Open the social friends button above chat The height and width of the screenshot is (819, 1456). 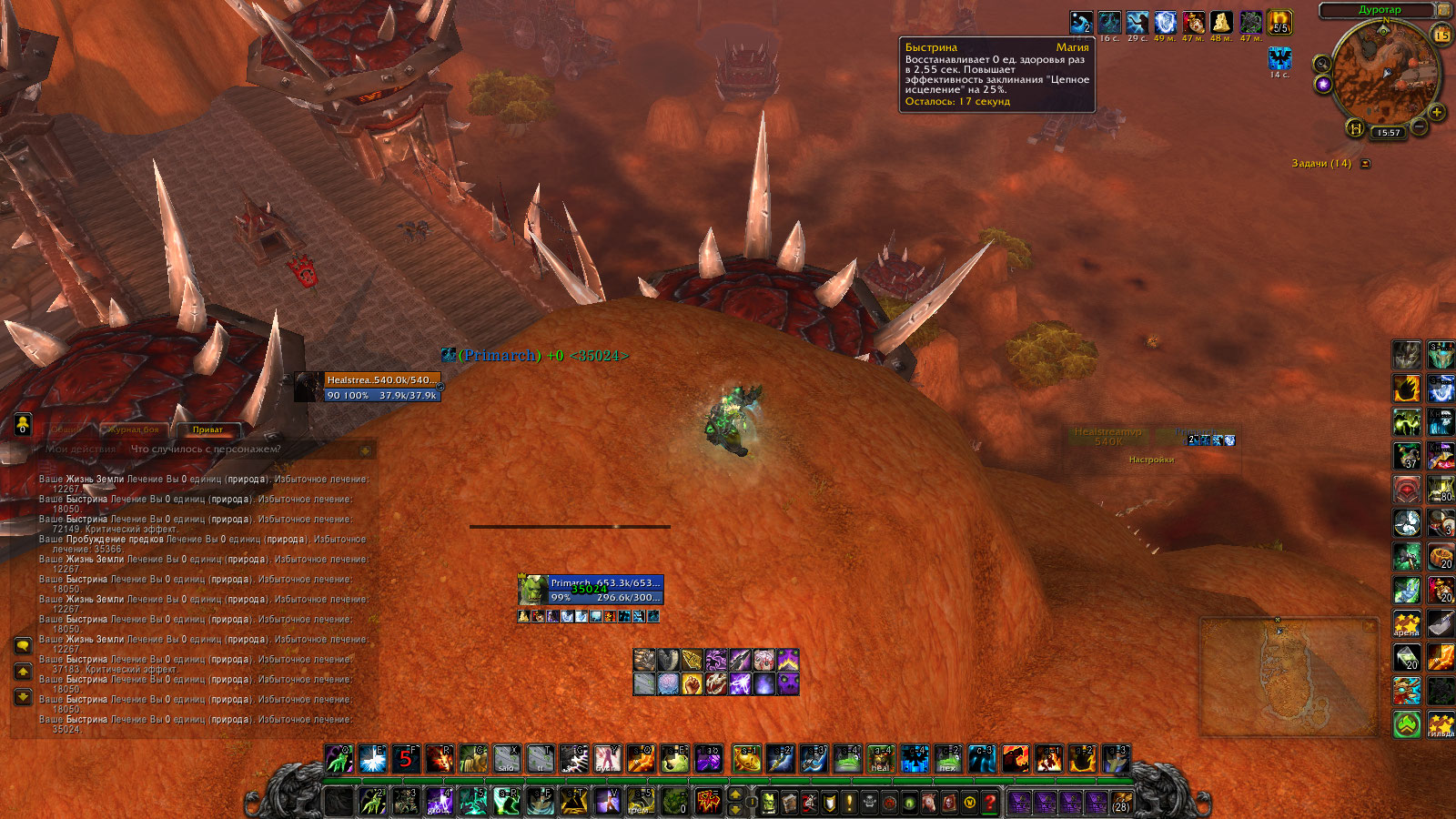click(x=23, y=424)
